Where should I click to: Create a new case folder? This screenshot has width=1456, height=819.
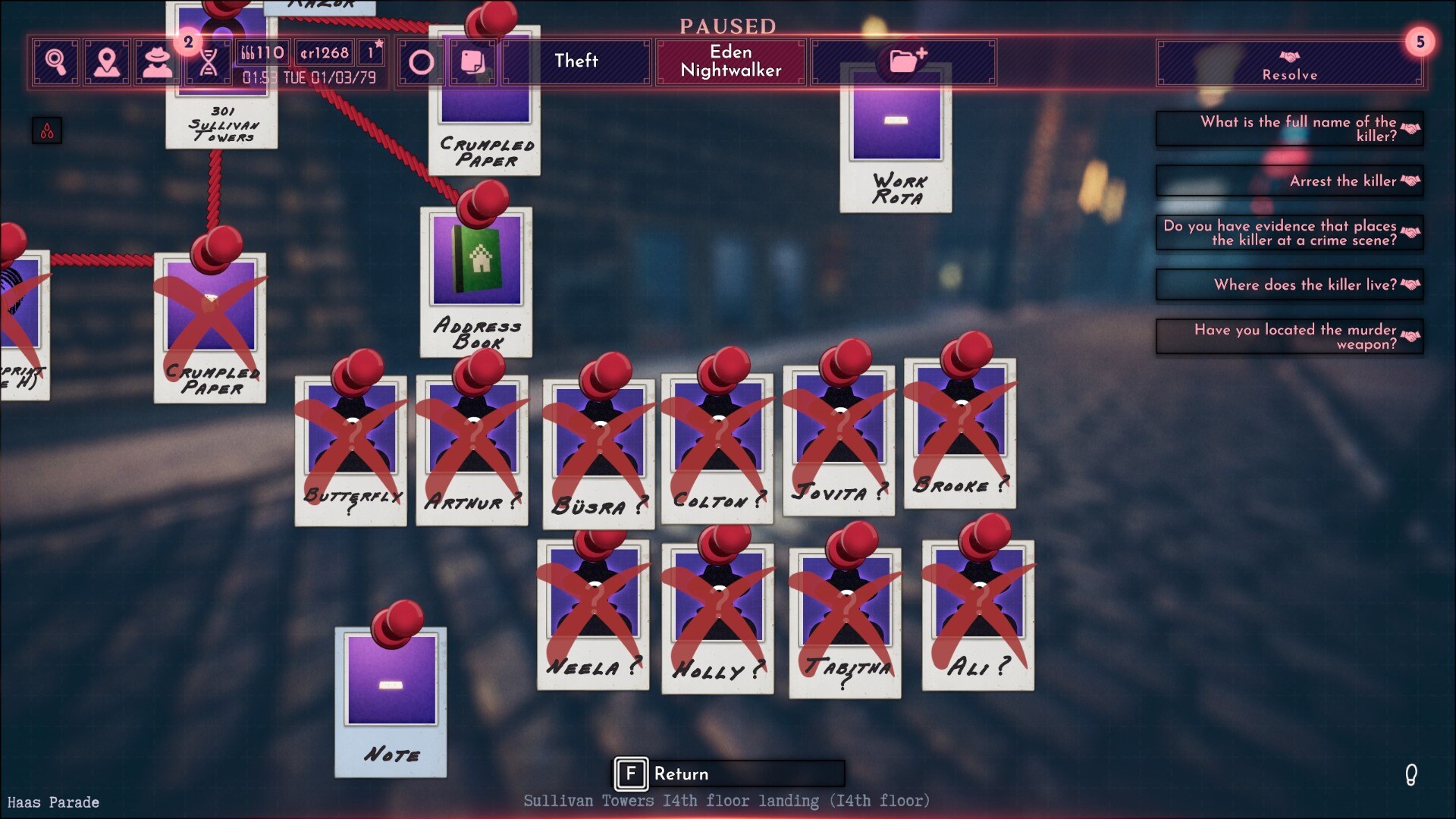[905, 59]
